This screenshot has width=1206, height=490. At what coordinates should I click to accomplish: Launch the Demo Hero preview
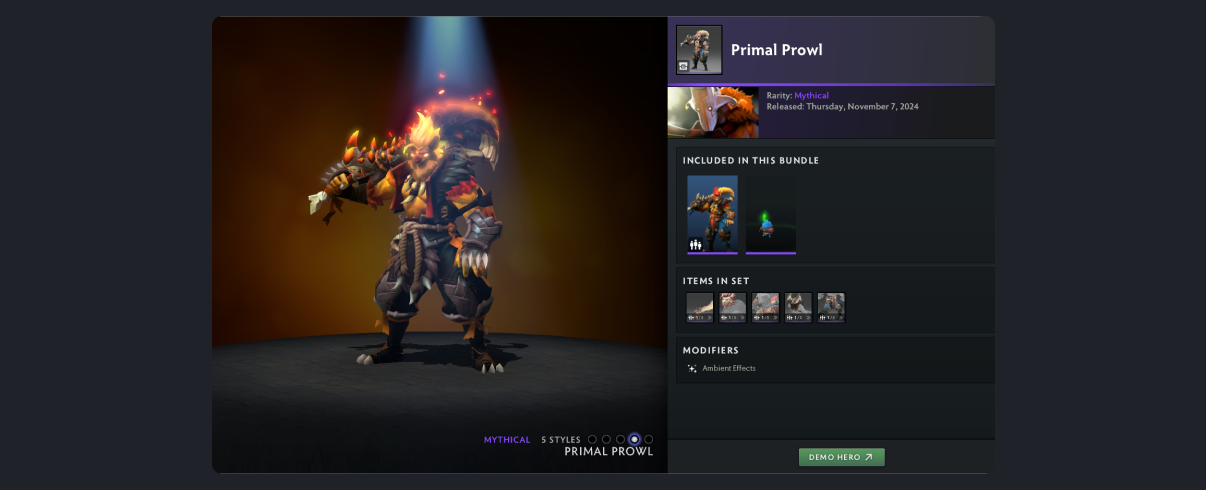click(x=841, y=457)
